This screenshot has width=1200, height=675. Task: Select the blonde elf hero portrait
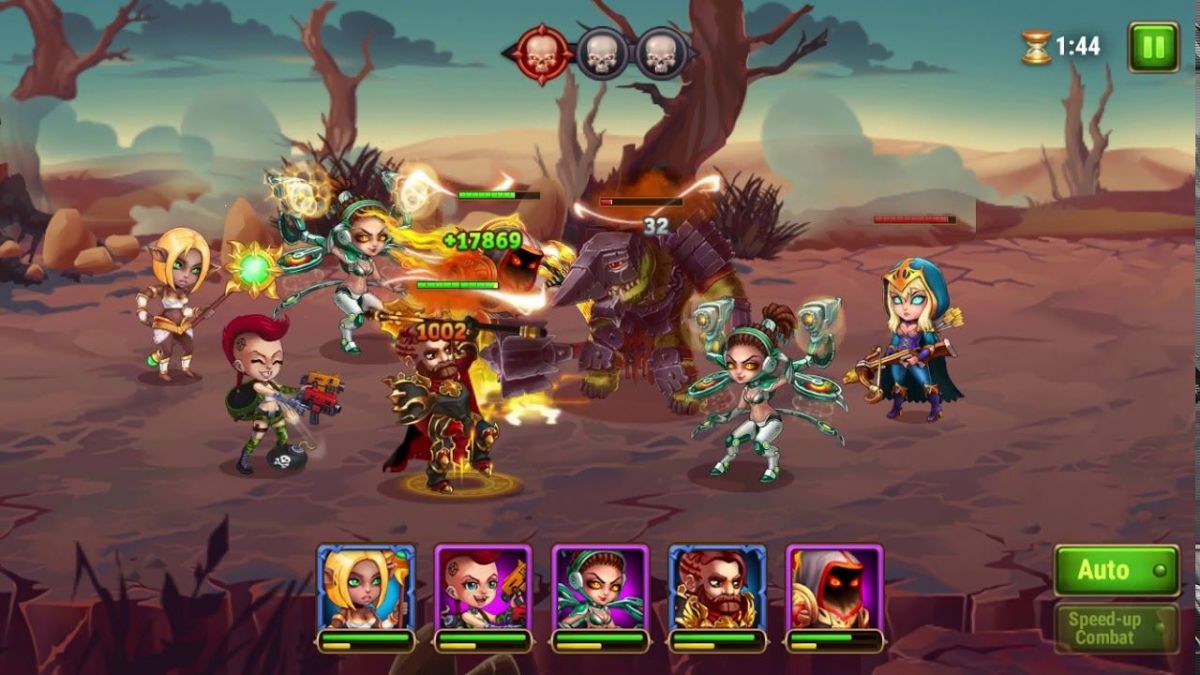click(x=366, y=588)
